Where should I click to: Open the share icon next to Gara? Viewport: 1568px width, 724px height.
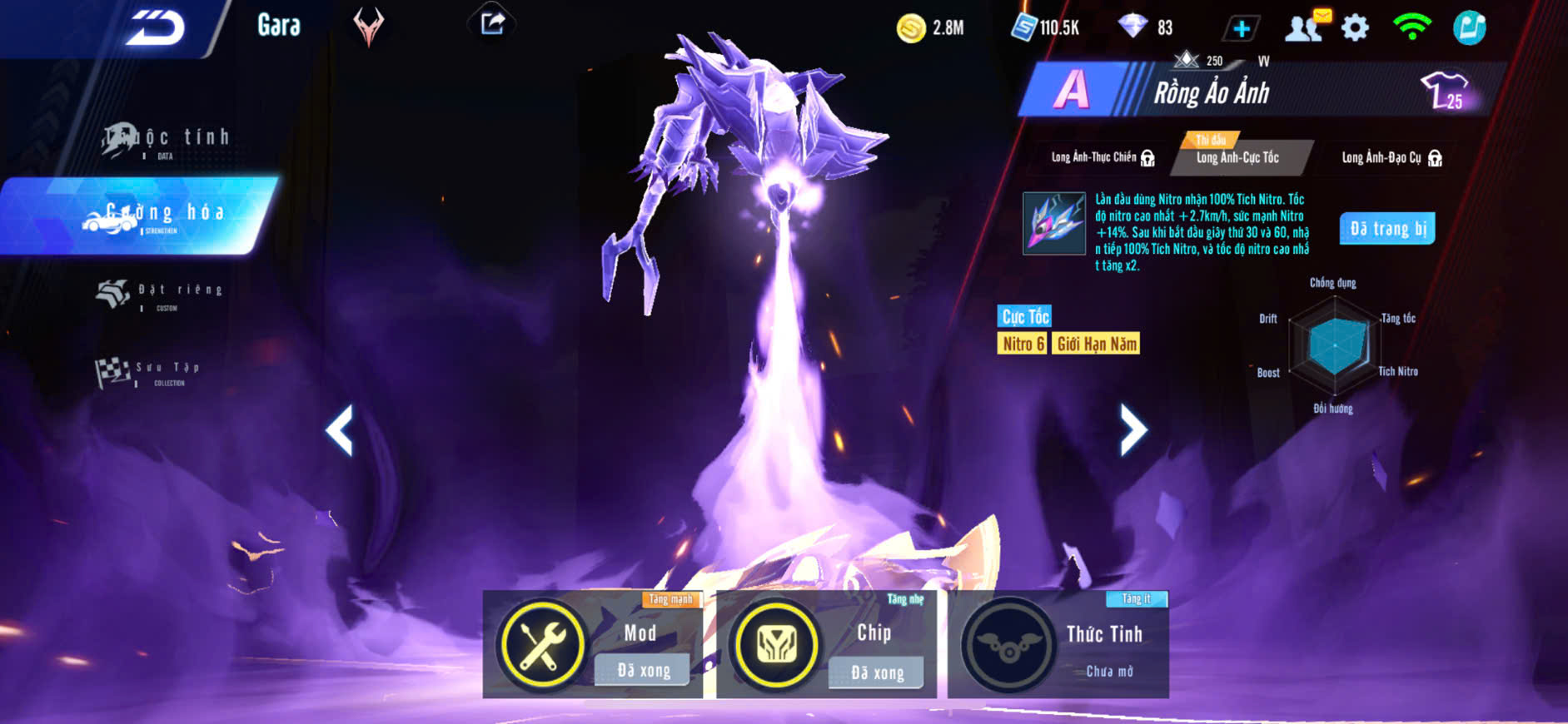click(492, 23)
